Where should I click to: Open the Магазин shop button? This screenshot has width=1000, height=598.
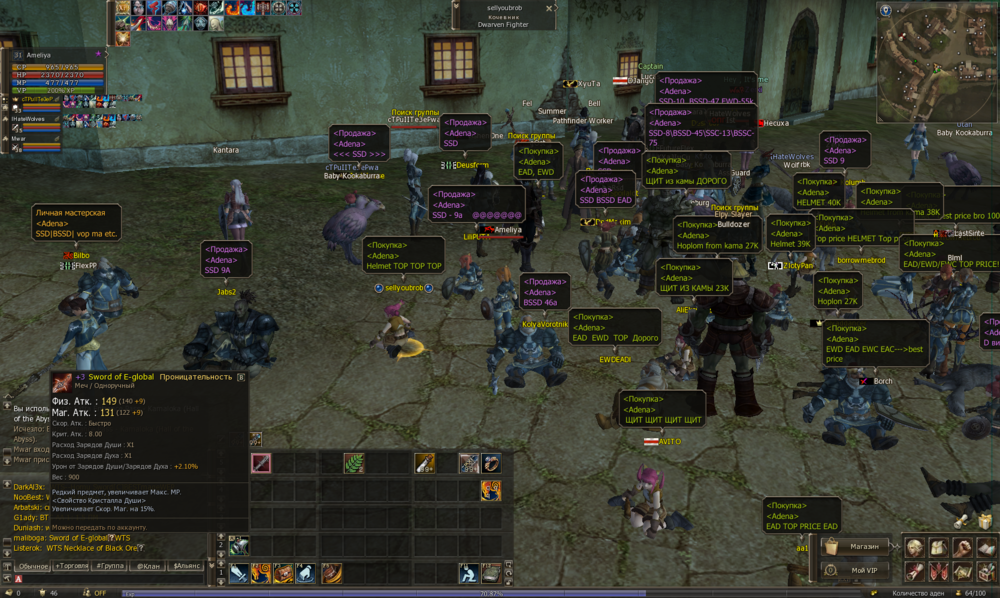point(858,547)
